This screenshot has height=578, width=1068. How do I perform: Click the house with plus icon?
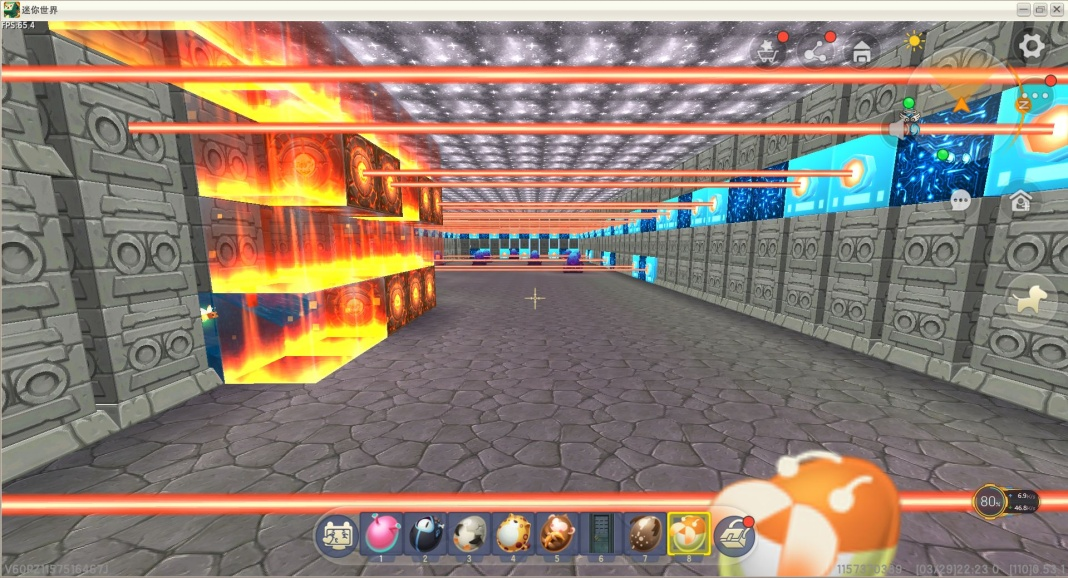1021,201
